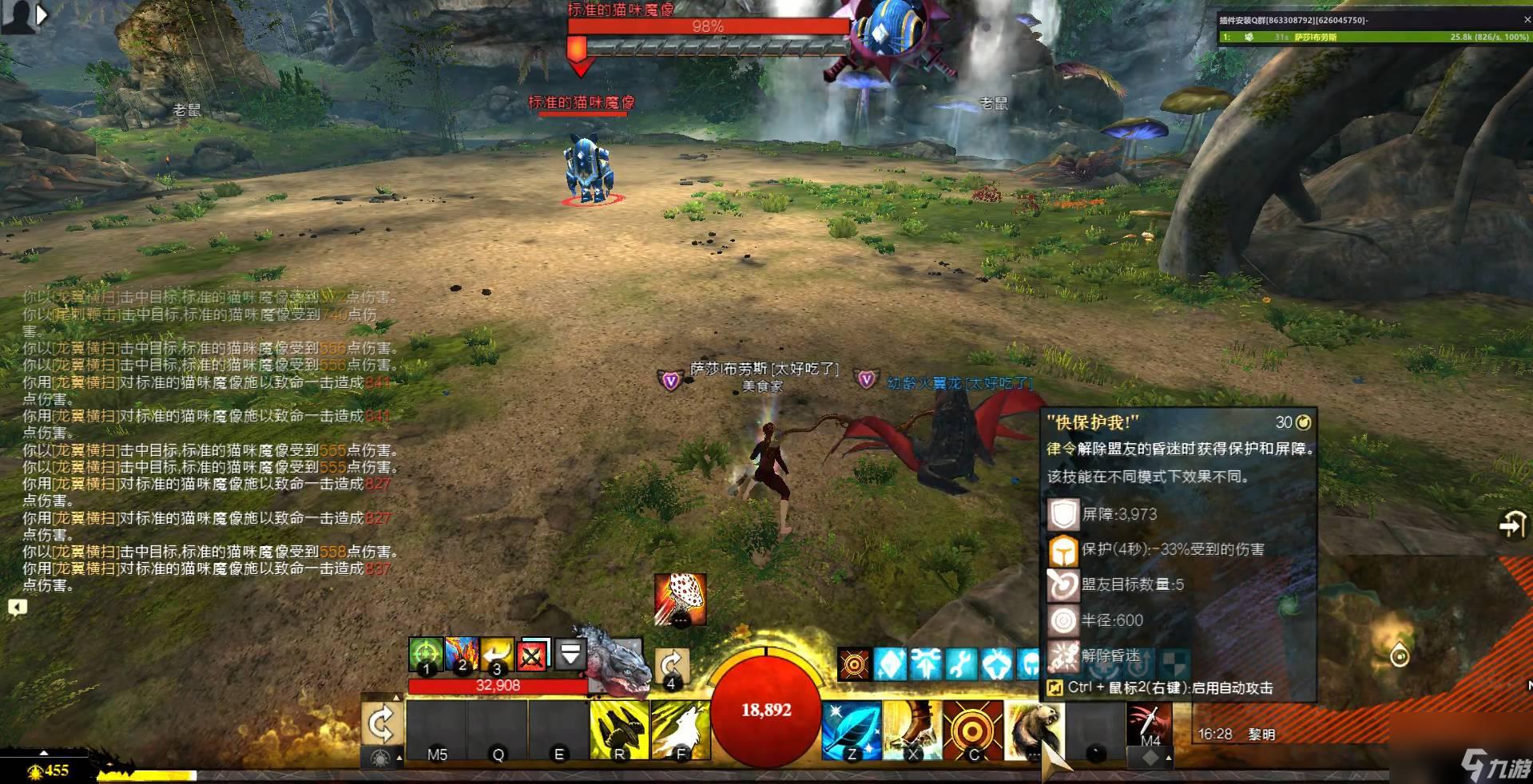
Task: Close the DPS meter overlay window
Action: tap(1527, 20)
